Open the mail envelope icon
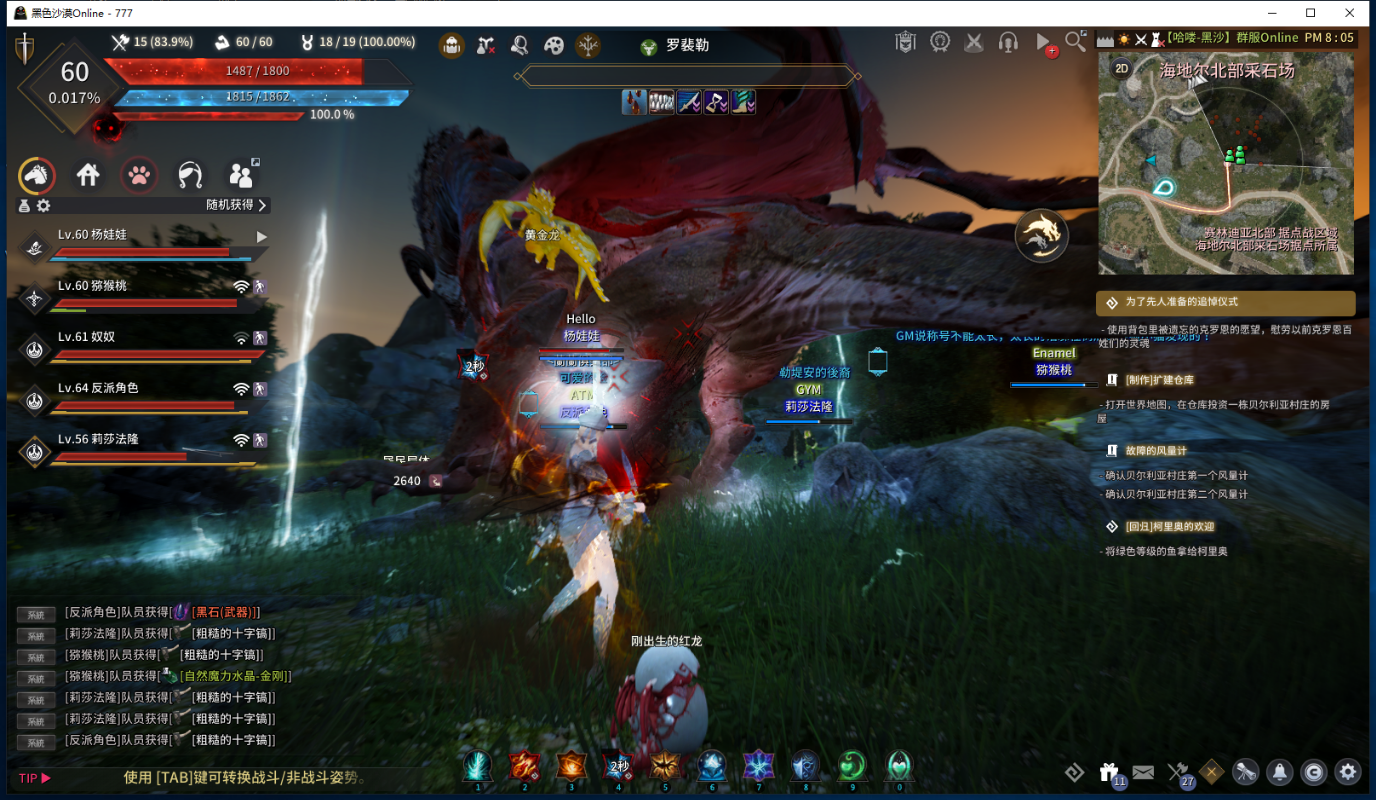Image resolution: width=1376 pixels, height=800 pixels. point(1143,772)
